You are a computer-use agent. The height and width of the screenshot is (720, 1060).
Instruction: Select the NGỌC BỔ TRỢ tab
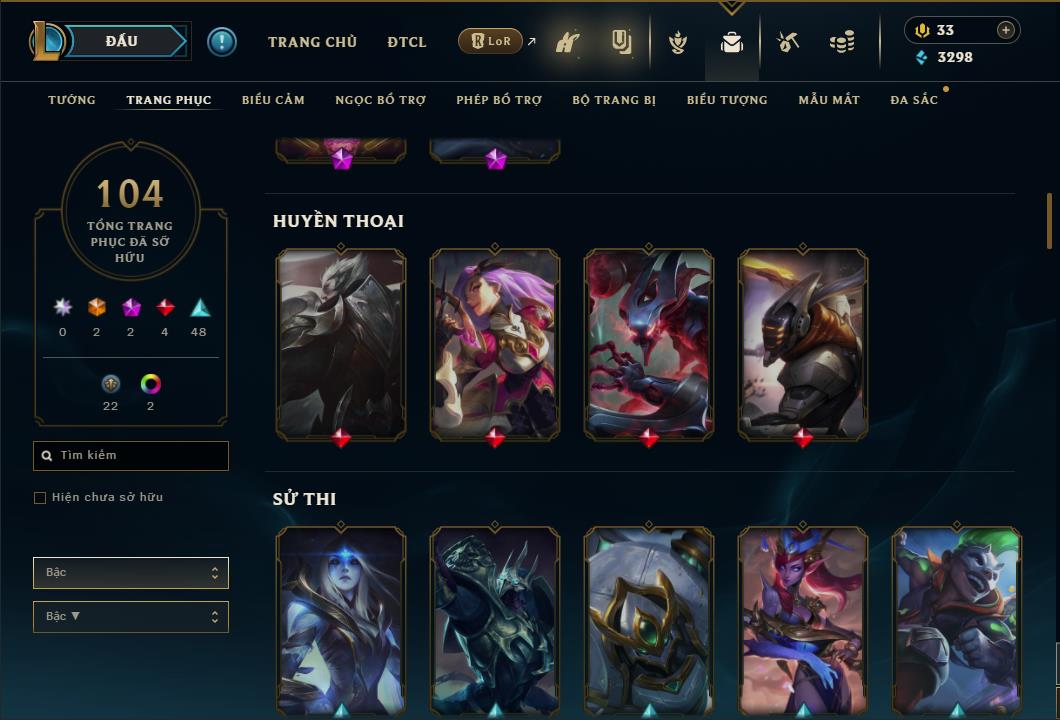[381, 100]
